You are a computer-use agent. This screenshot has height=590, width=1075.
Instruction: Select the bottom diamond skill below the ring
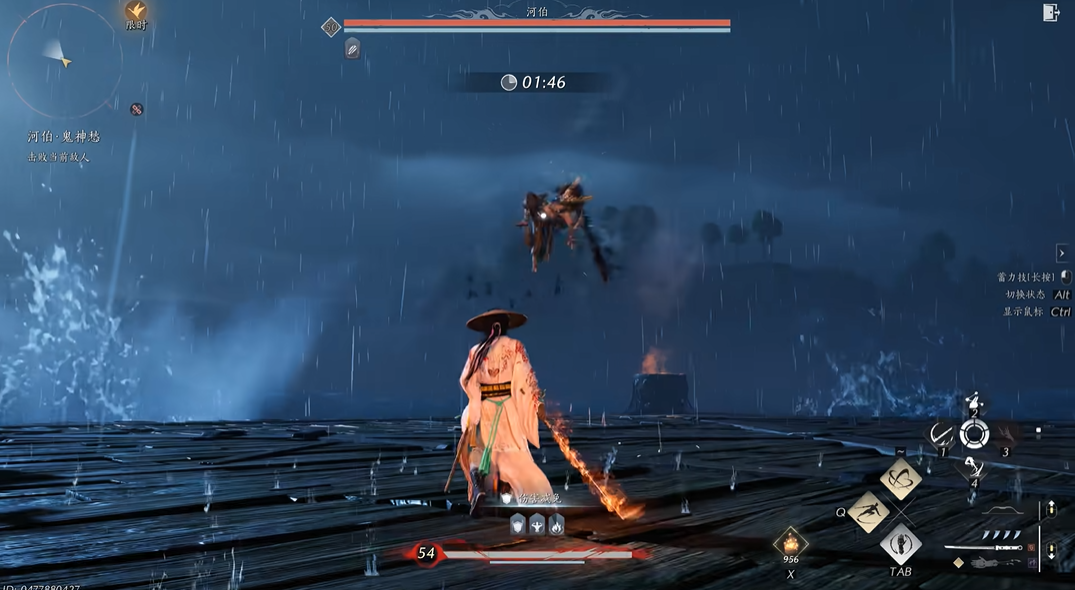tap(973, 467)
